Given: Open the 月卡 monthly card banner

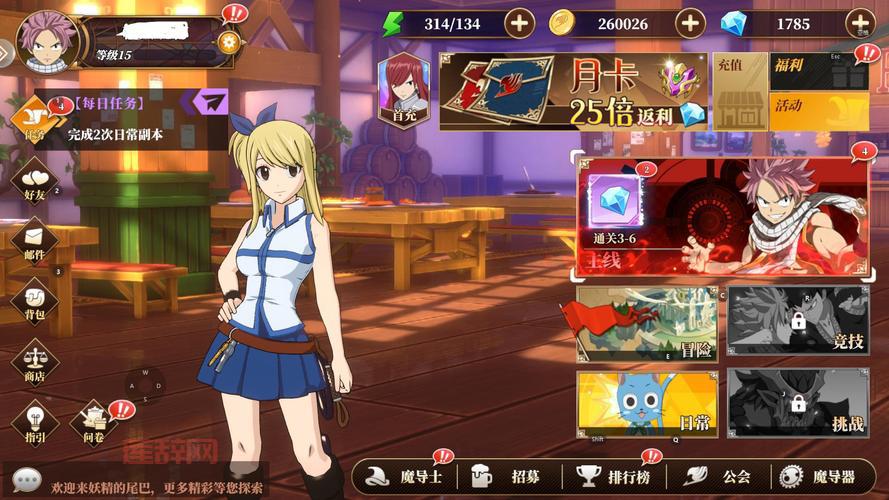Looking at the screenshot, I should pos(573,93).
